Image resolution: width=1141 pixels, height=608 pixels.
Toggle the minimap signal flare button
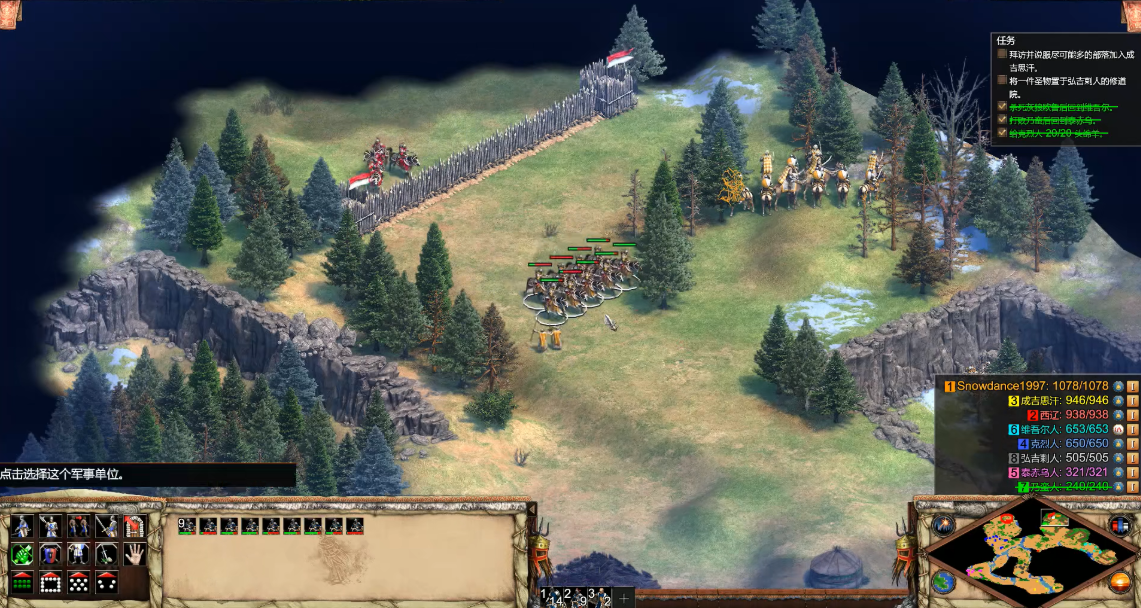click(x=942, y=525)
